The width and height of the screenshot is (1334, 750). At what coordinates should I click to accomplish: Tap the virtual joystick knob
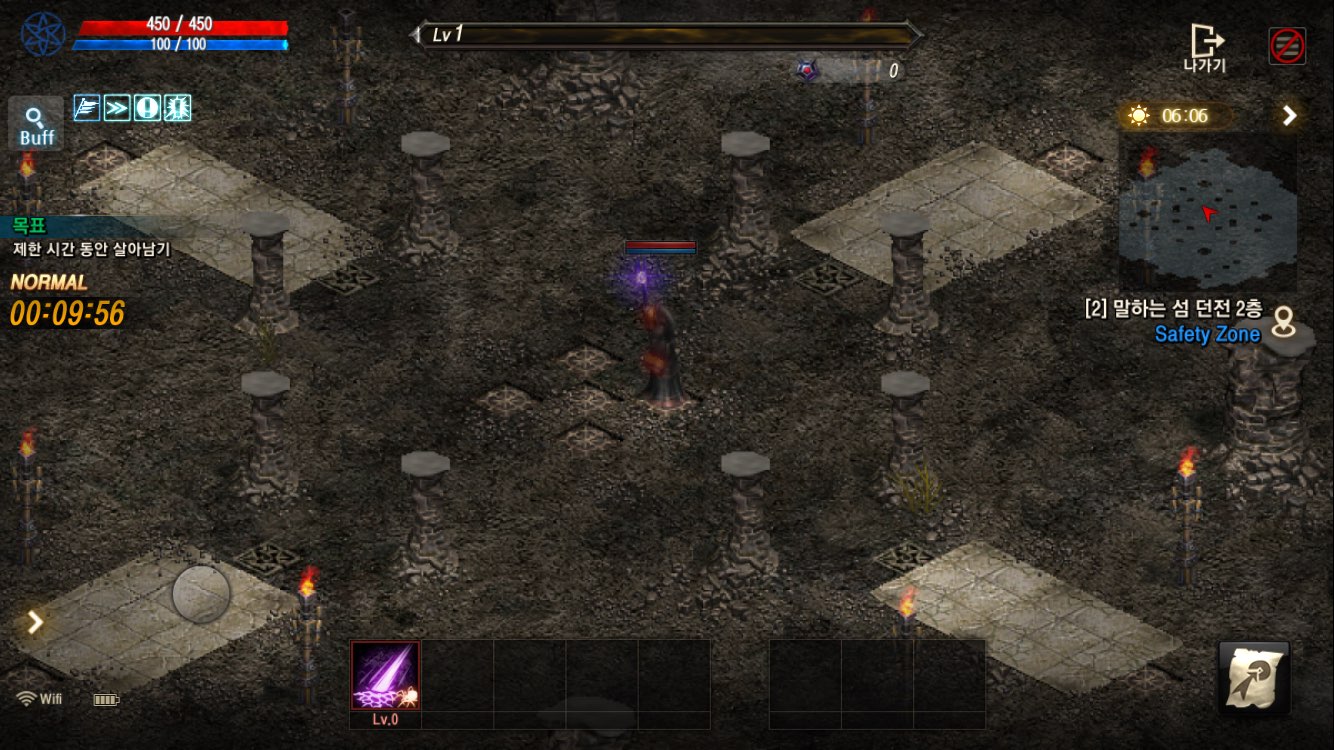point(201,594)
